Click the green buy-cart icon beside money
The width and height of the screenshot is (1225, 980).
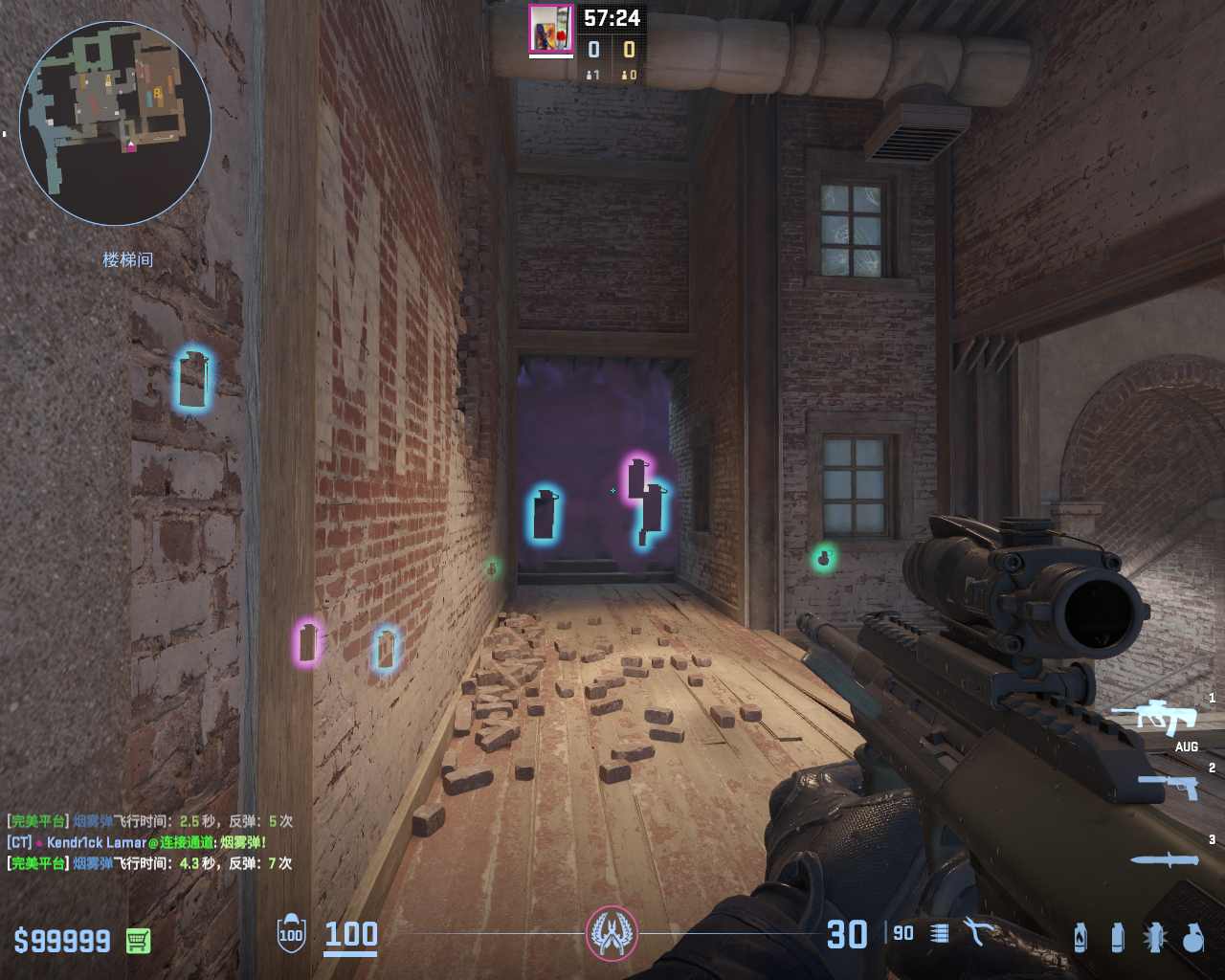tap(138, 941)
